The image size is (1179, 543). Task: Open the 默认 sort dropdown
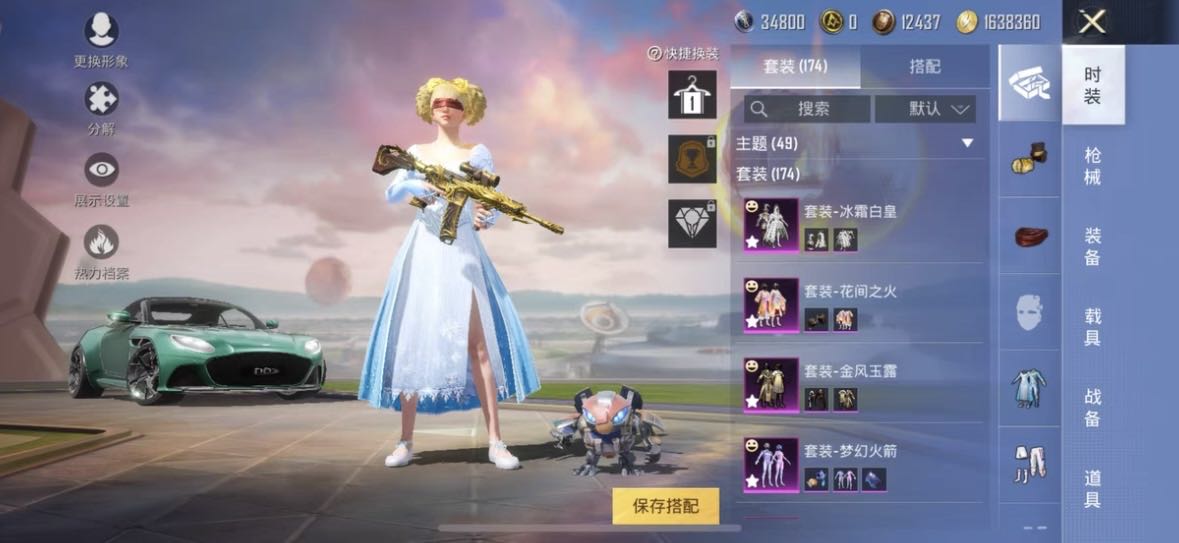(925, 109)
